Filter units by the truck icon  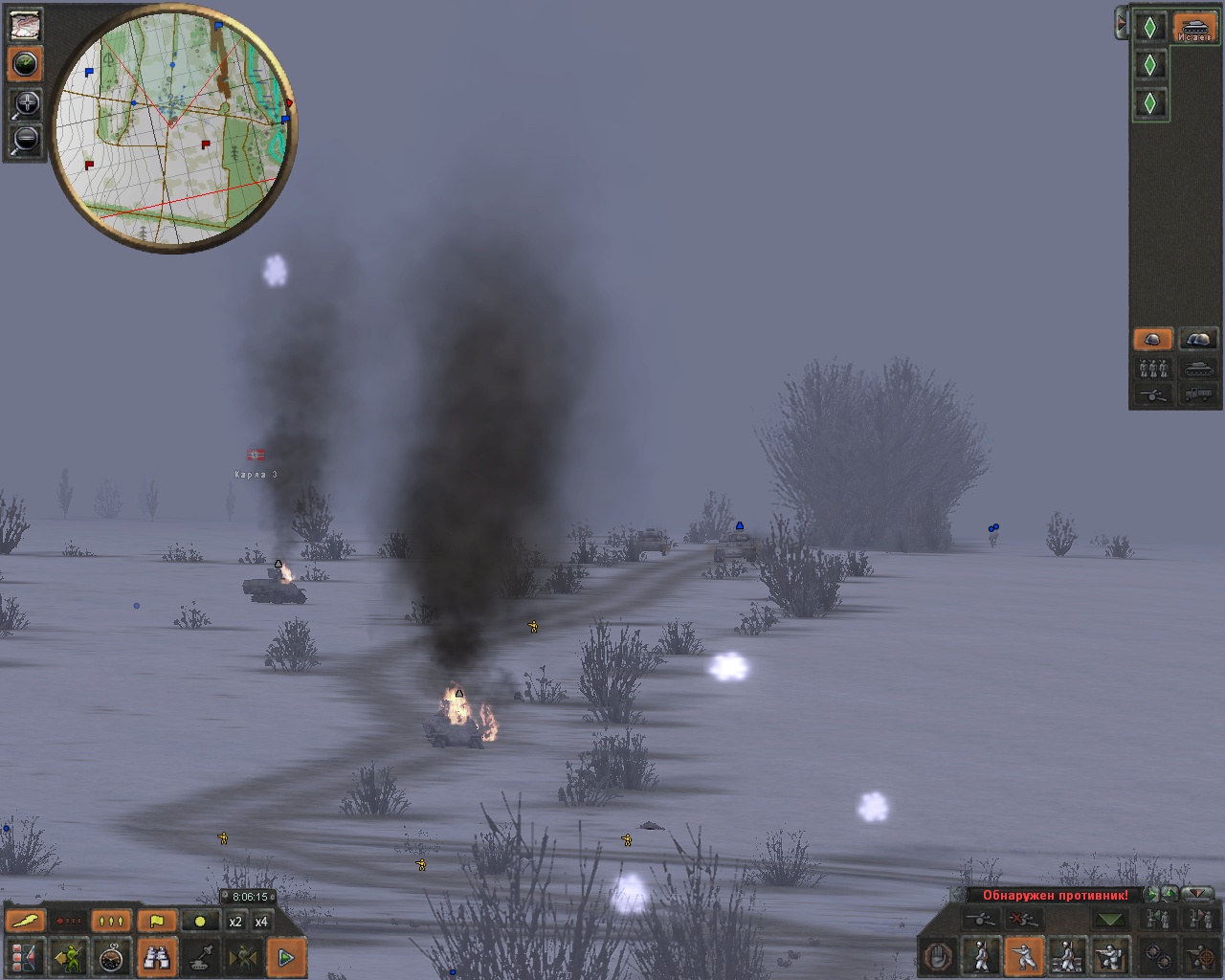click(x=1198, y=393)
